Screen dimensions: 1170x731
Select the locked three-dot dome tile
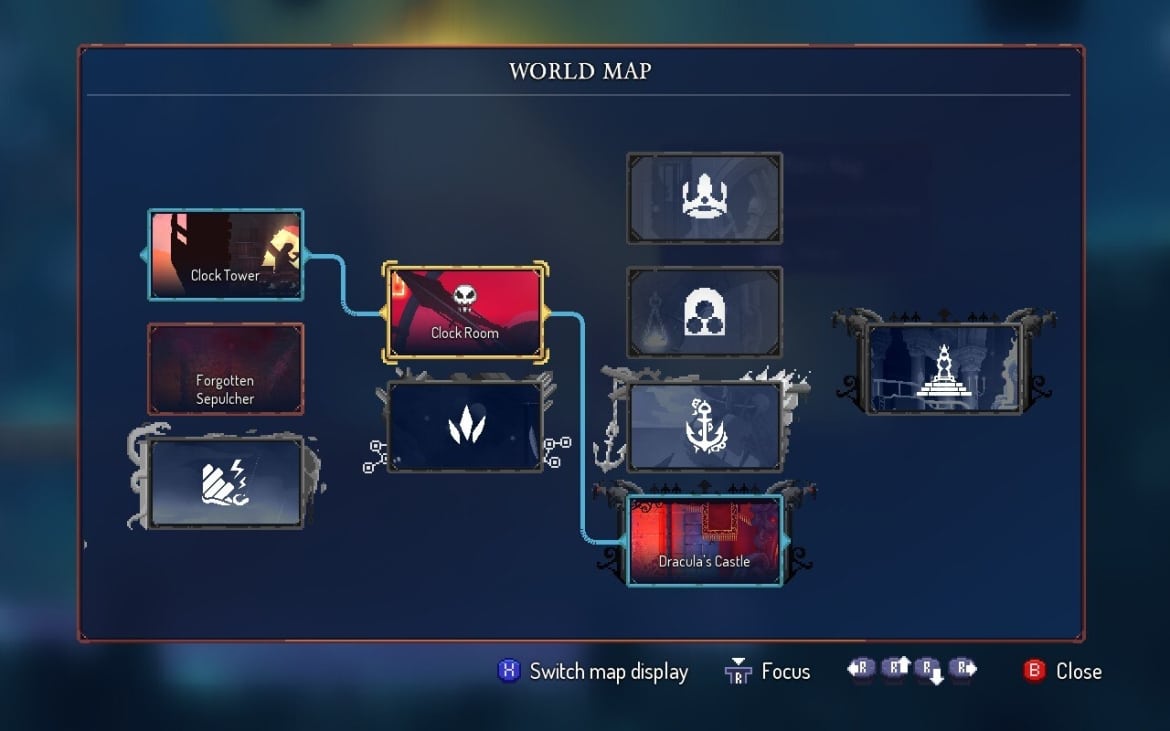coord(705,312)
